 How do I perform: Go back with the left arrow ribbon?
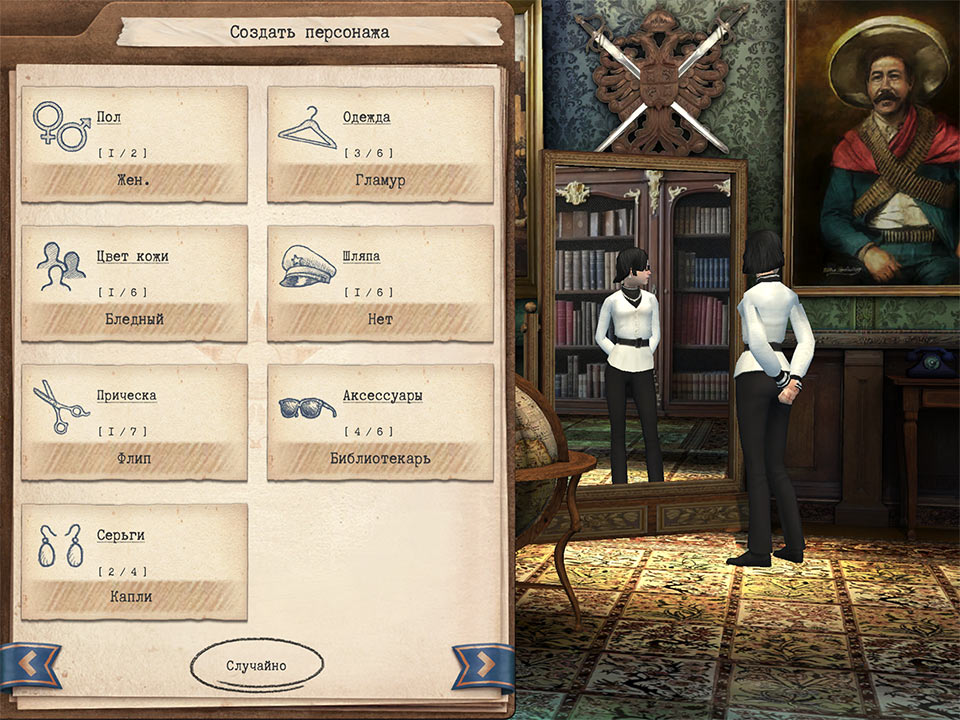tap(30, 663)
